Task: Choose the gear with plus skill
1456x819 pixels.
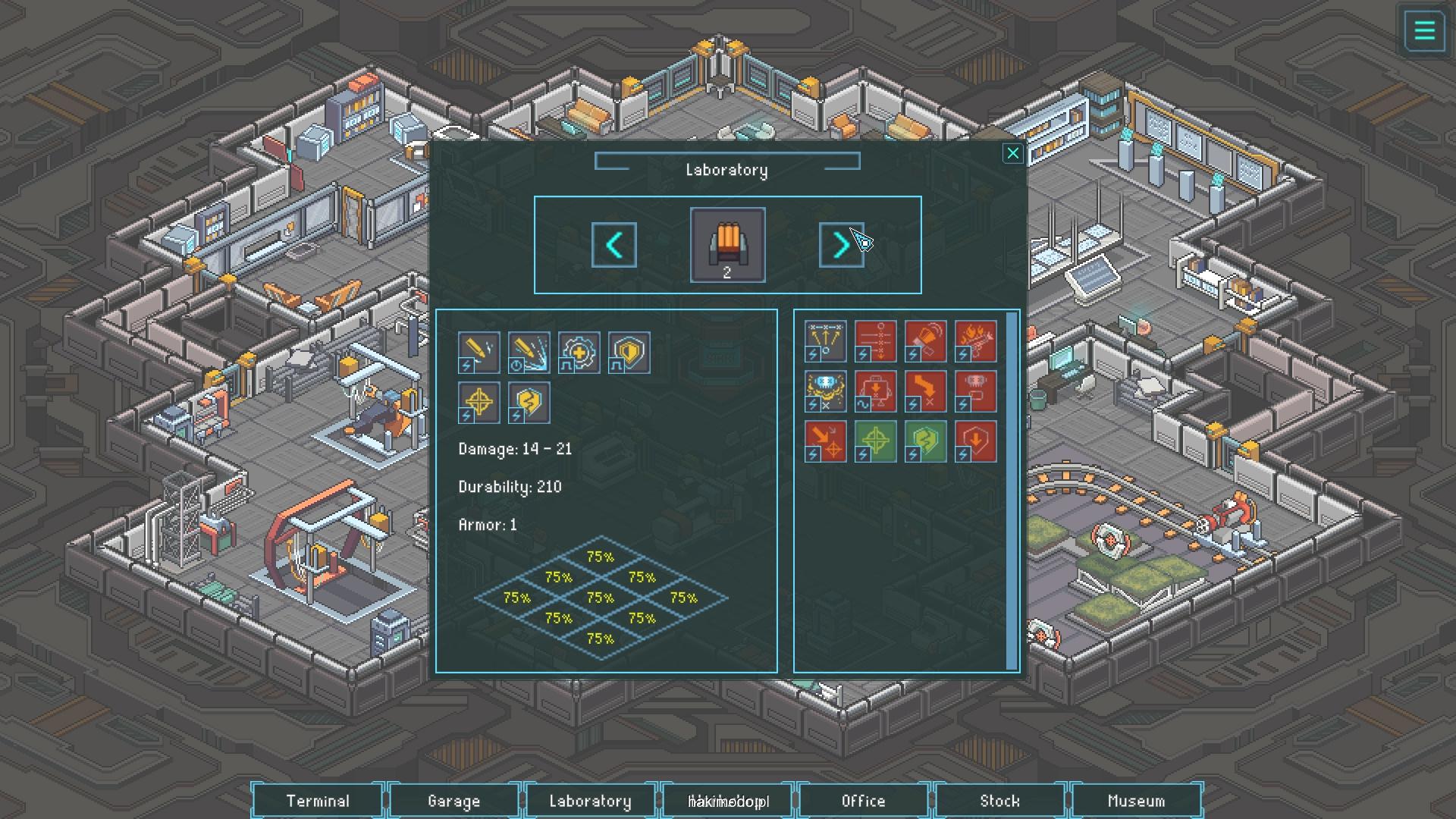Action: [579, 353]
